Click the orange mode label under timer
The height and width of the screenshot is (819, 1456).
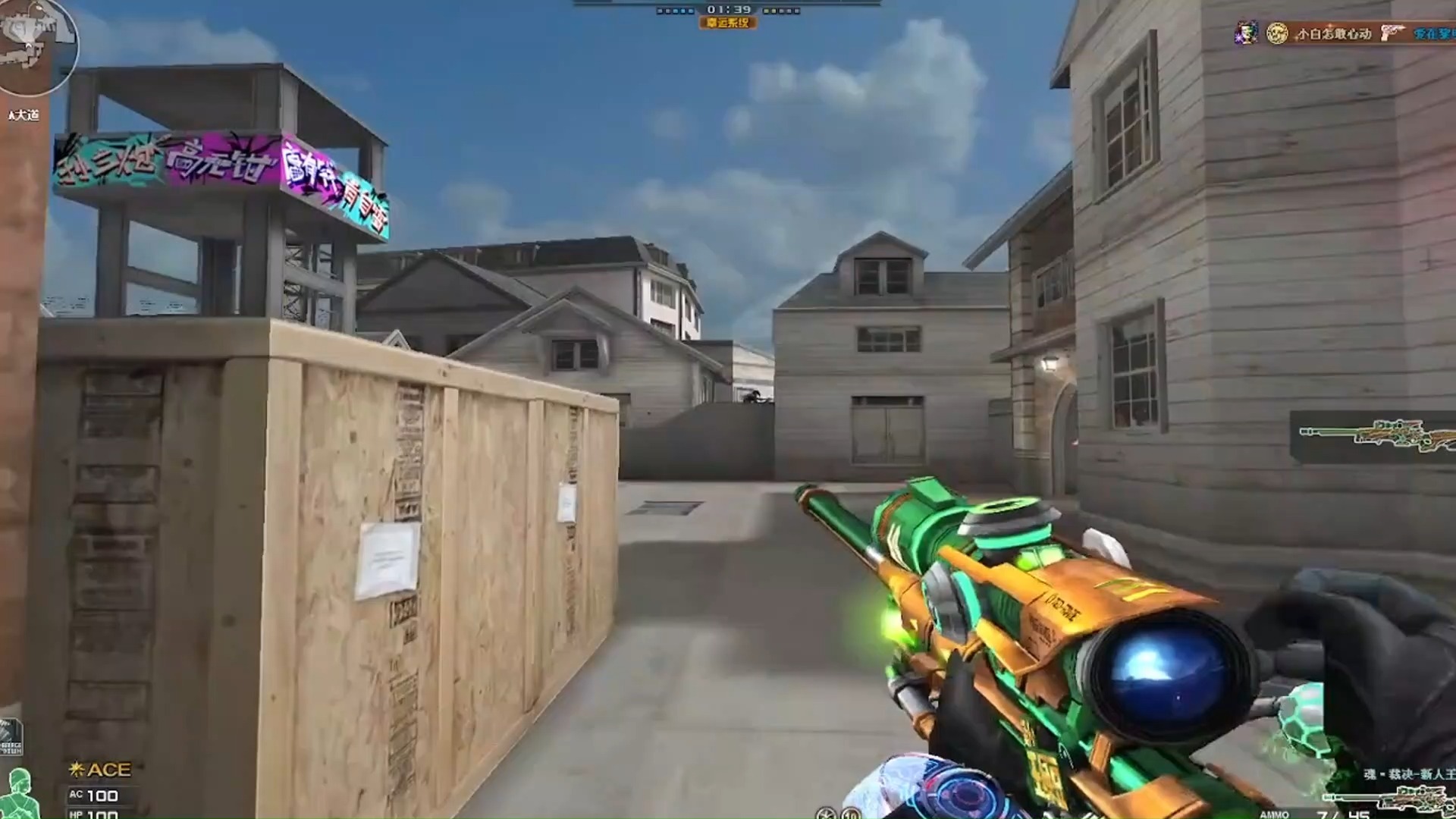(727, 24)
